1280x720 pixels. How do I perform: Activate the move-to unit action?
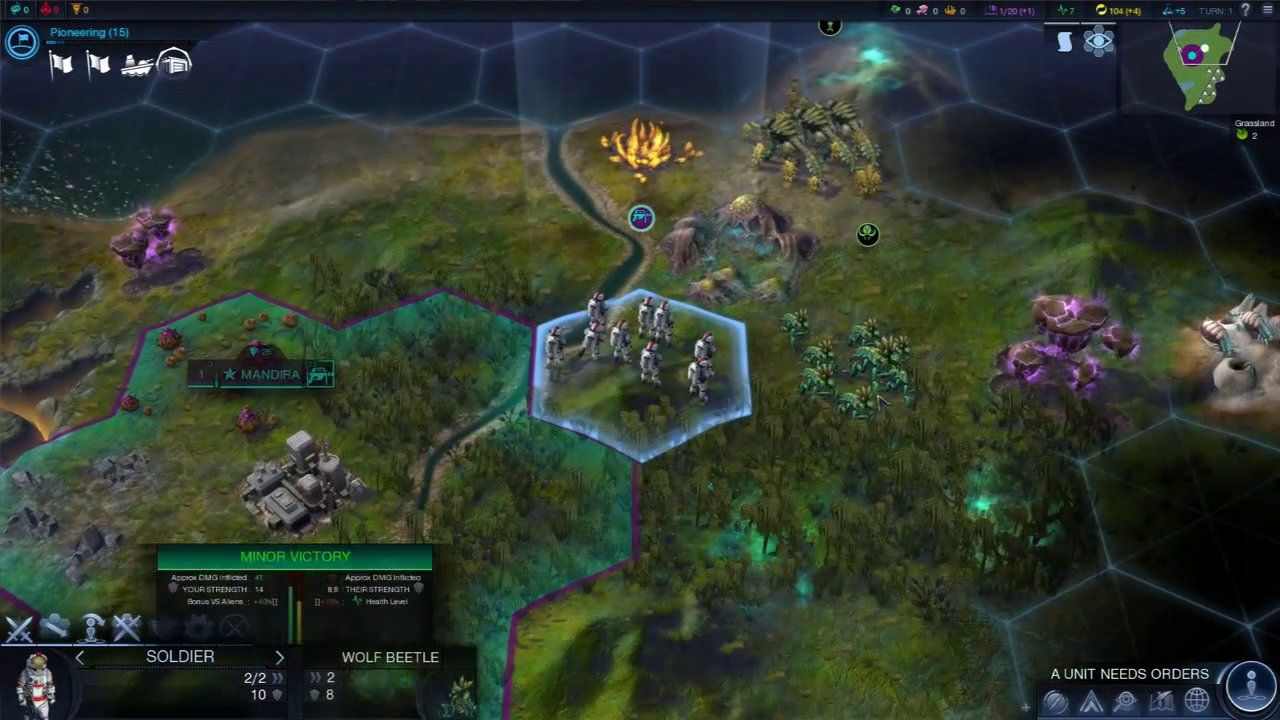92,628
